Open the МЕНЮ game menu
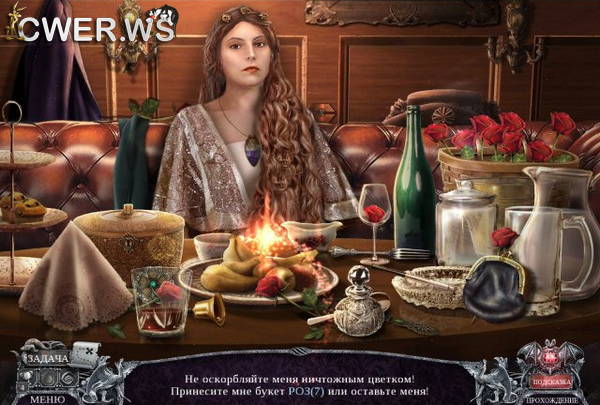 click(x=47, y=397)
